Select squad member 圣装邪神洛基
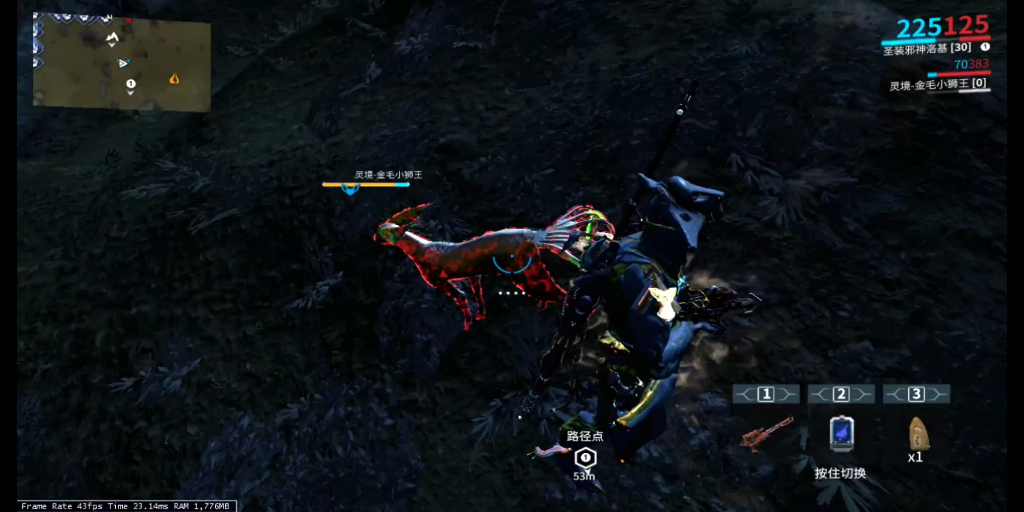This screenshot has height=512, width=1024. click(x=928, y=47)
